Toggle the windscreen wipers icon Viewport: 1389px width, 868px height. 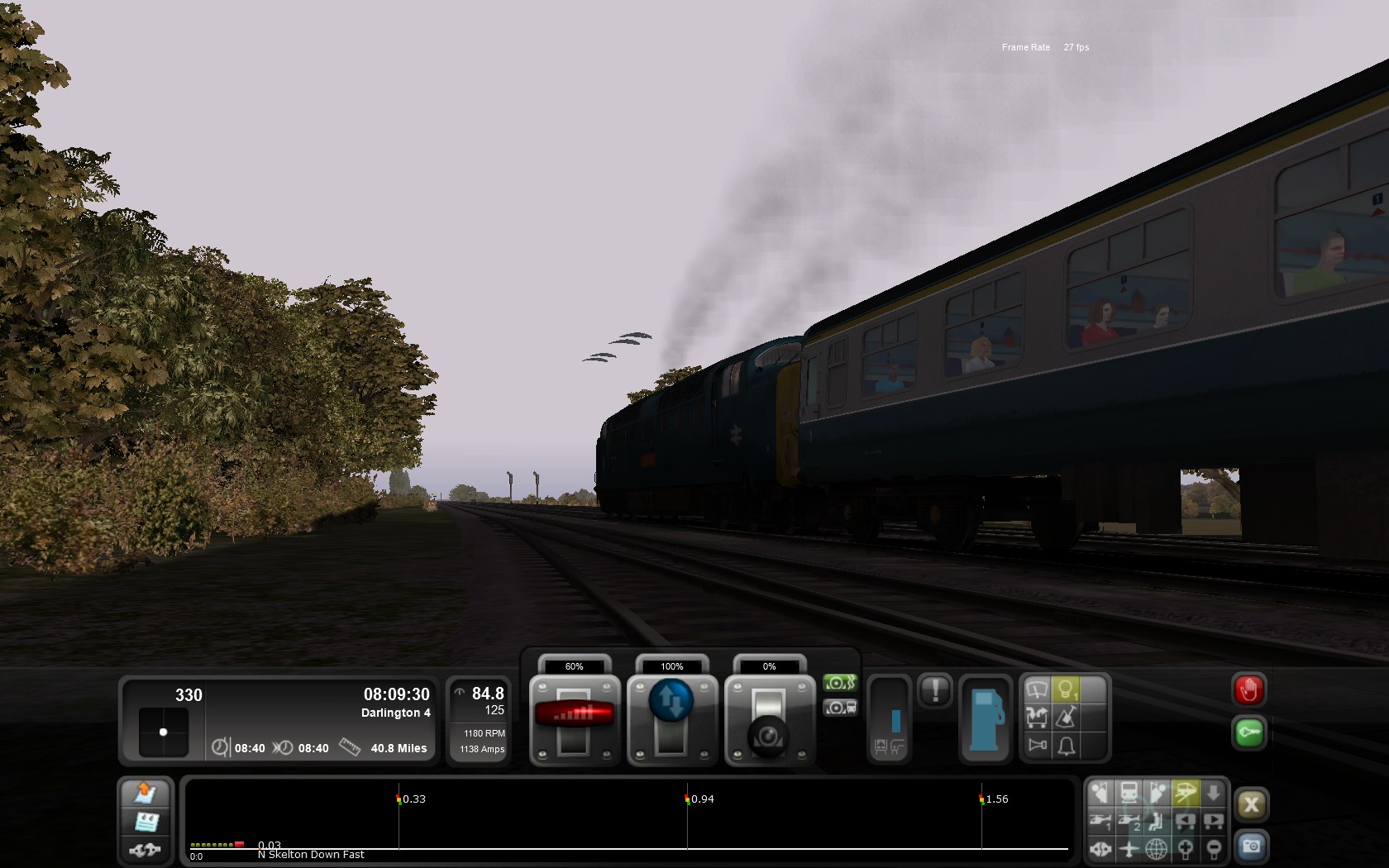click(x=1037, y=689)
